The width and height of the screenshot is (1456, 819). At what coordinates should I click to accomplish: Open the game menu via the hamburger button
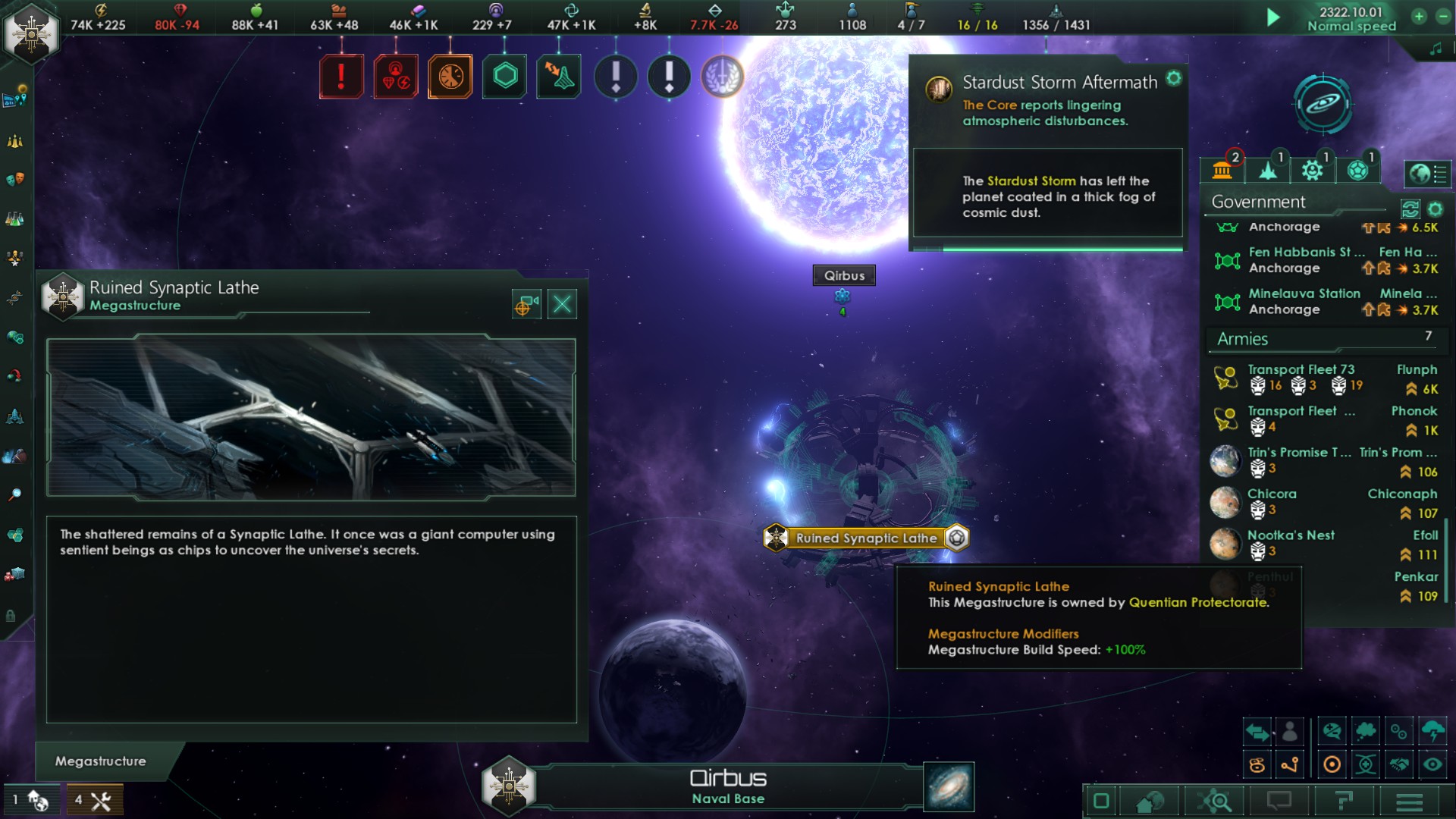tap(1410, 803)
